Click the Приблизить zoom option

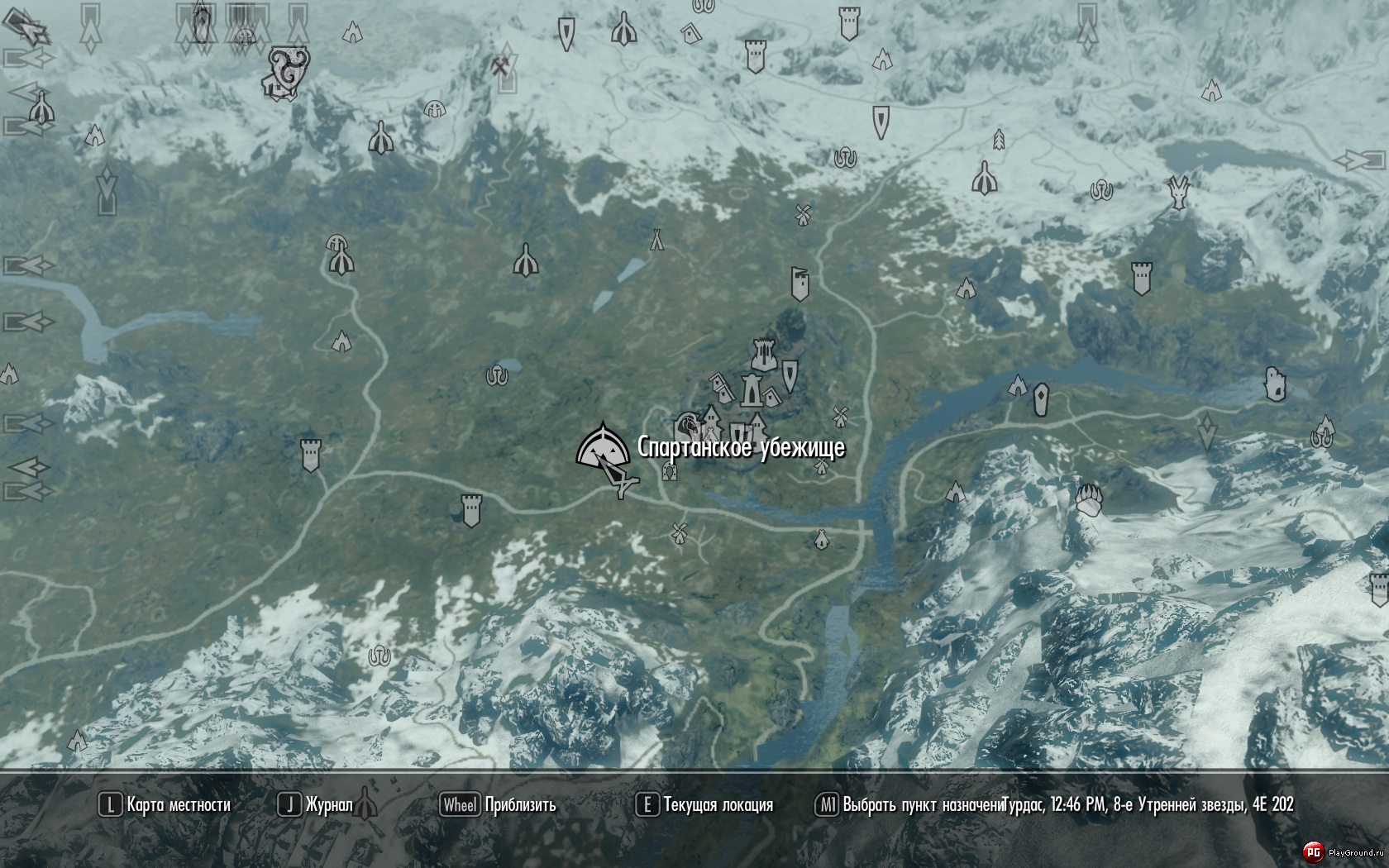click(499, 805)
